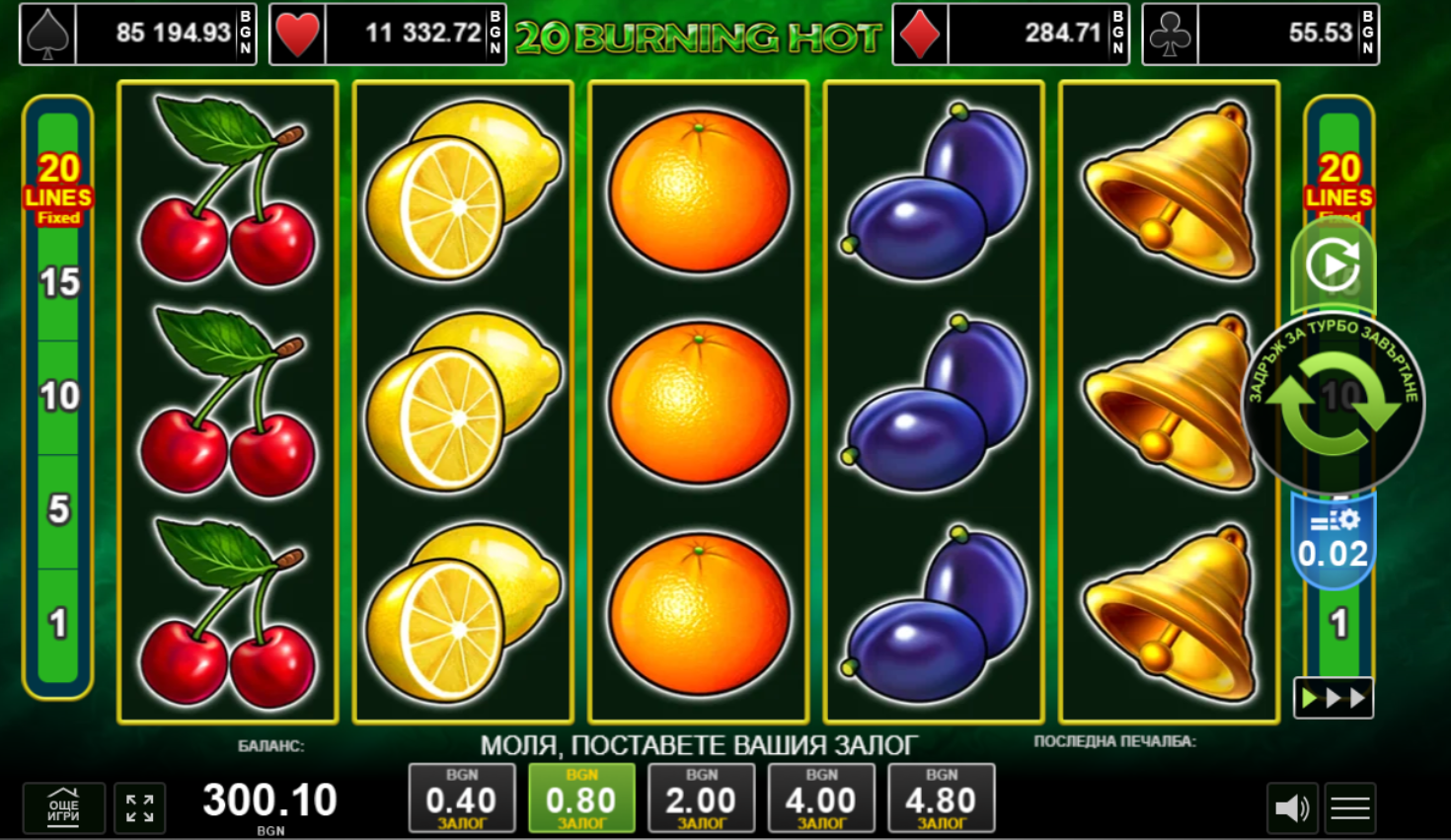1451x840 pixels.
Task: Open the 0.02 coin value settings
Action: point(1333,541)
